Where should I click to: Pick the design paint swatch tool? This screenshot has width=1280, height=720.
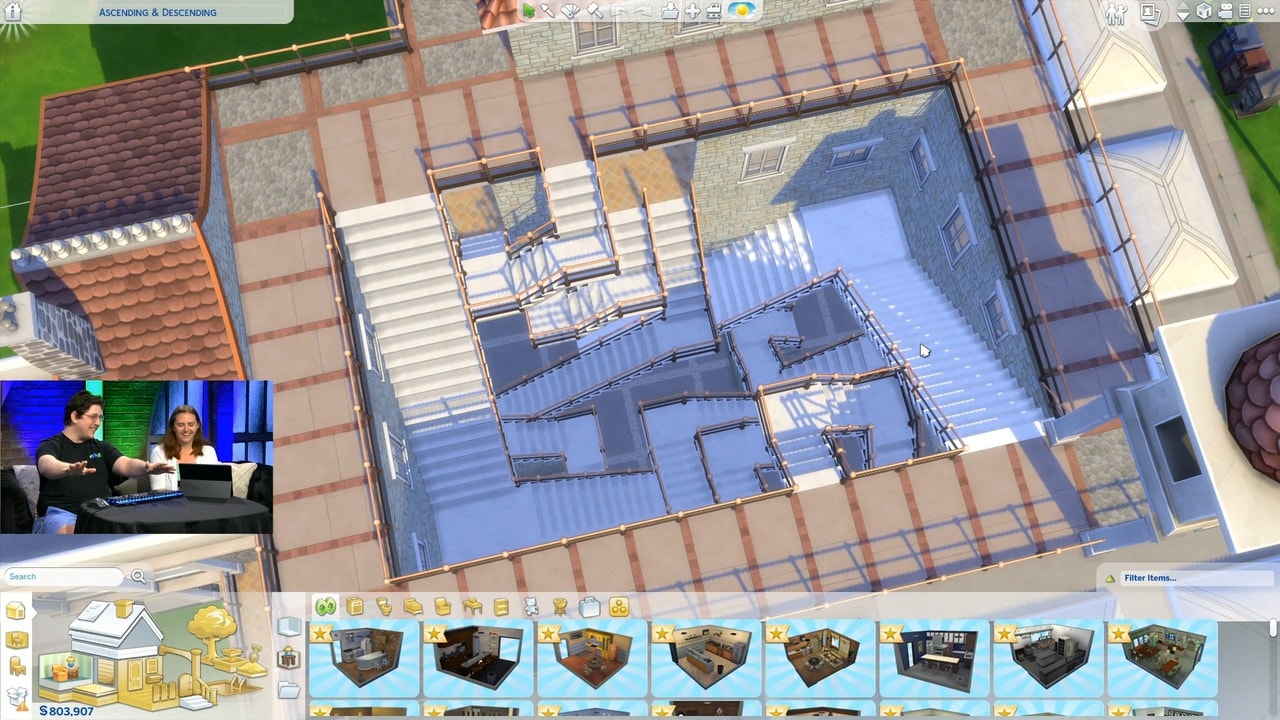click(x=571, y=11)
